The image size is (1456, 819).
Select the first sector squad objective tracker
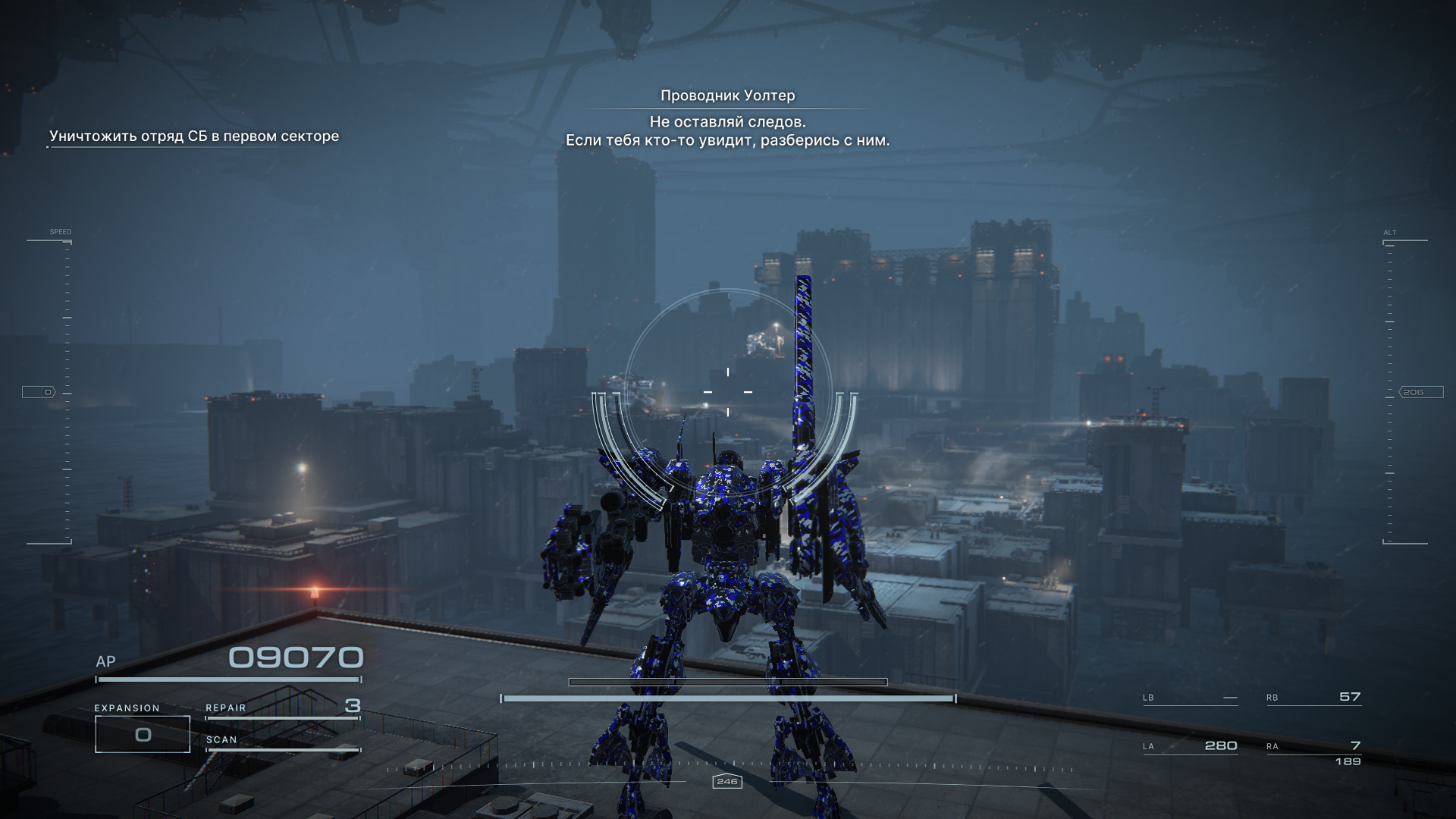click(x=194, y=136)
